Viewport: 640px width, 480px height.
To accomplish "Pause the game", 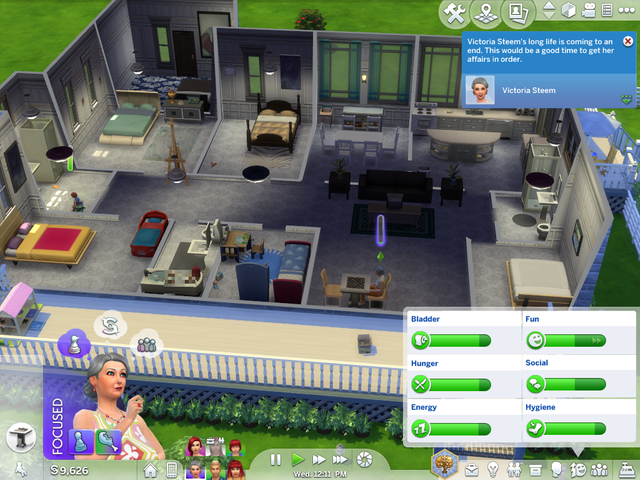I will point(275,459).
